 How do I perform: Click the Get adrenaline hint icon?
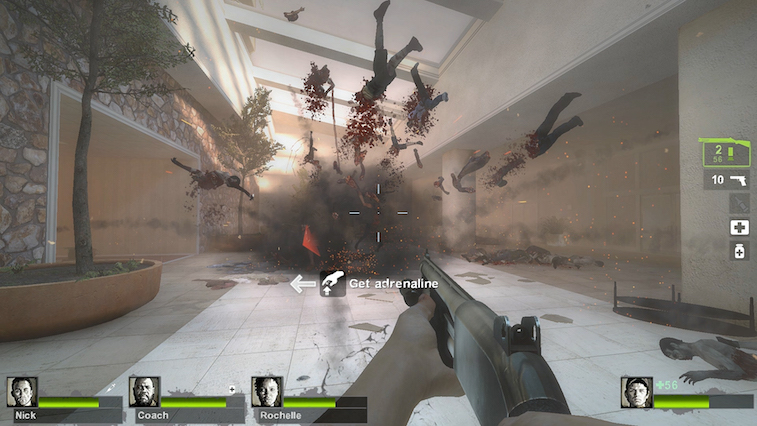click(x=332, y=284)
